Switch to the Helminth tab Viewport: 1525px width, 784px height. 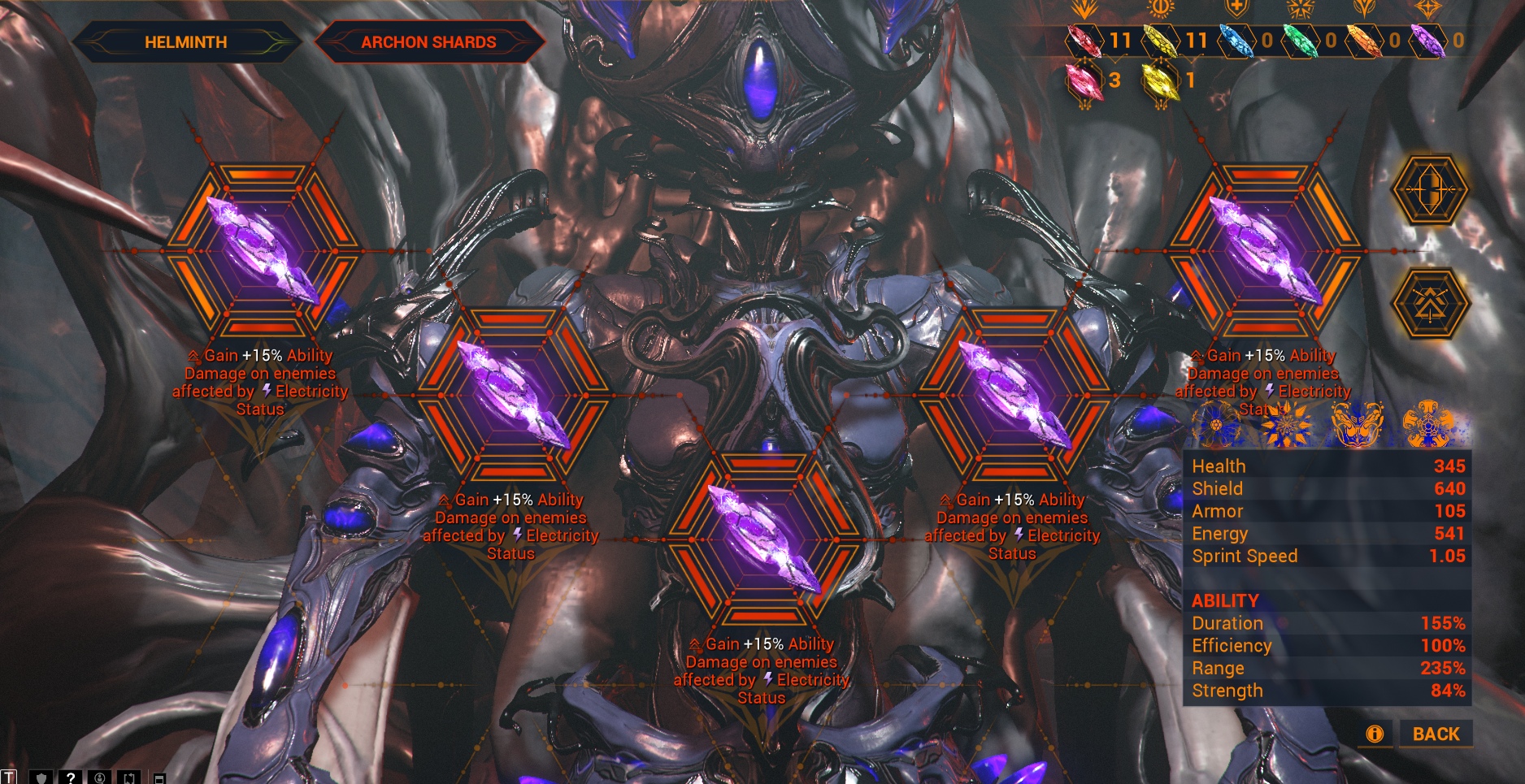tap(185, 42)
